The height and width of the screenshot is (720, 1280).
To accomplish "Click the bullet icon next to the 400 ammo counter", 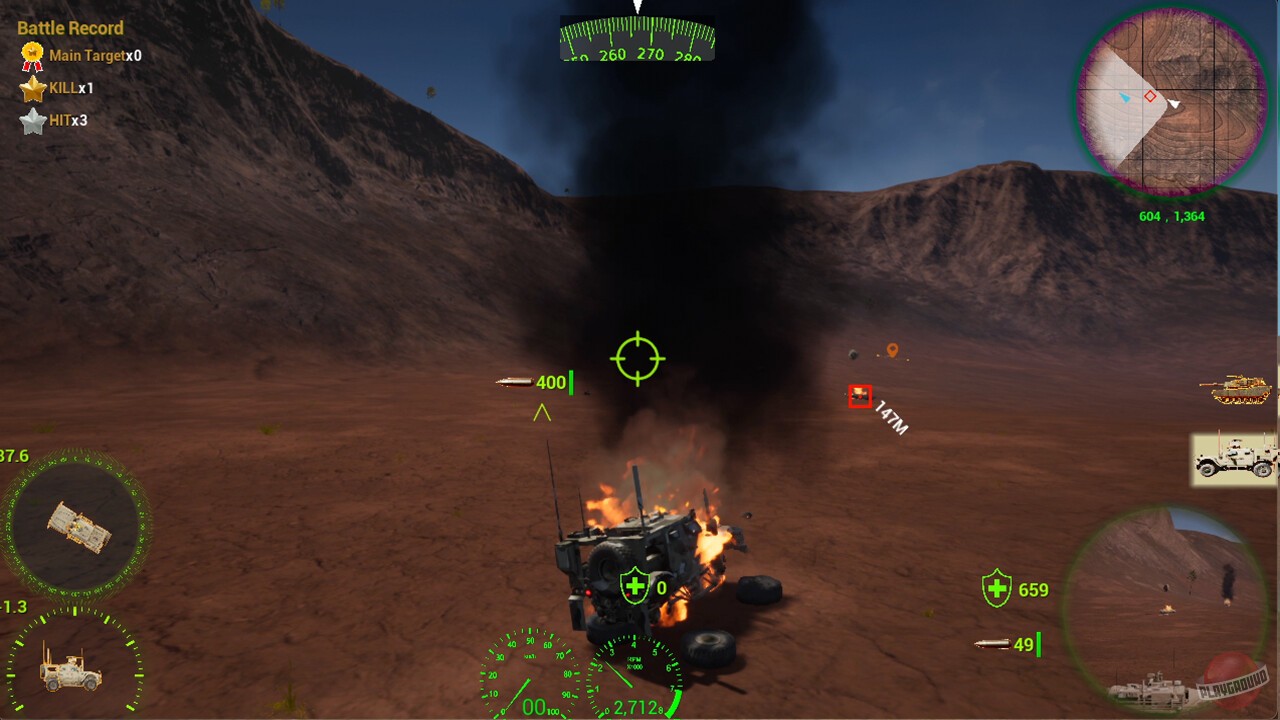I will pyautogui.click(x=513, y=380).
